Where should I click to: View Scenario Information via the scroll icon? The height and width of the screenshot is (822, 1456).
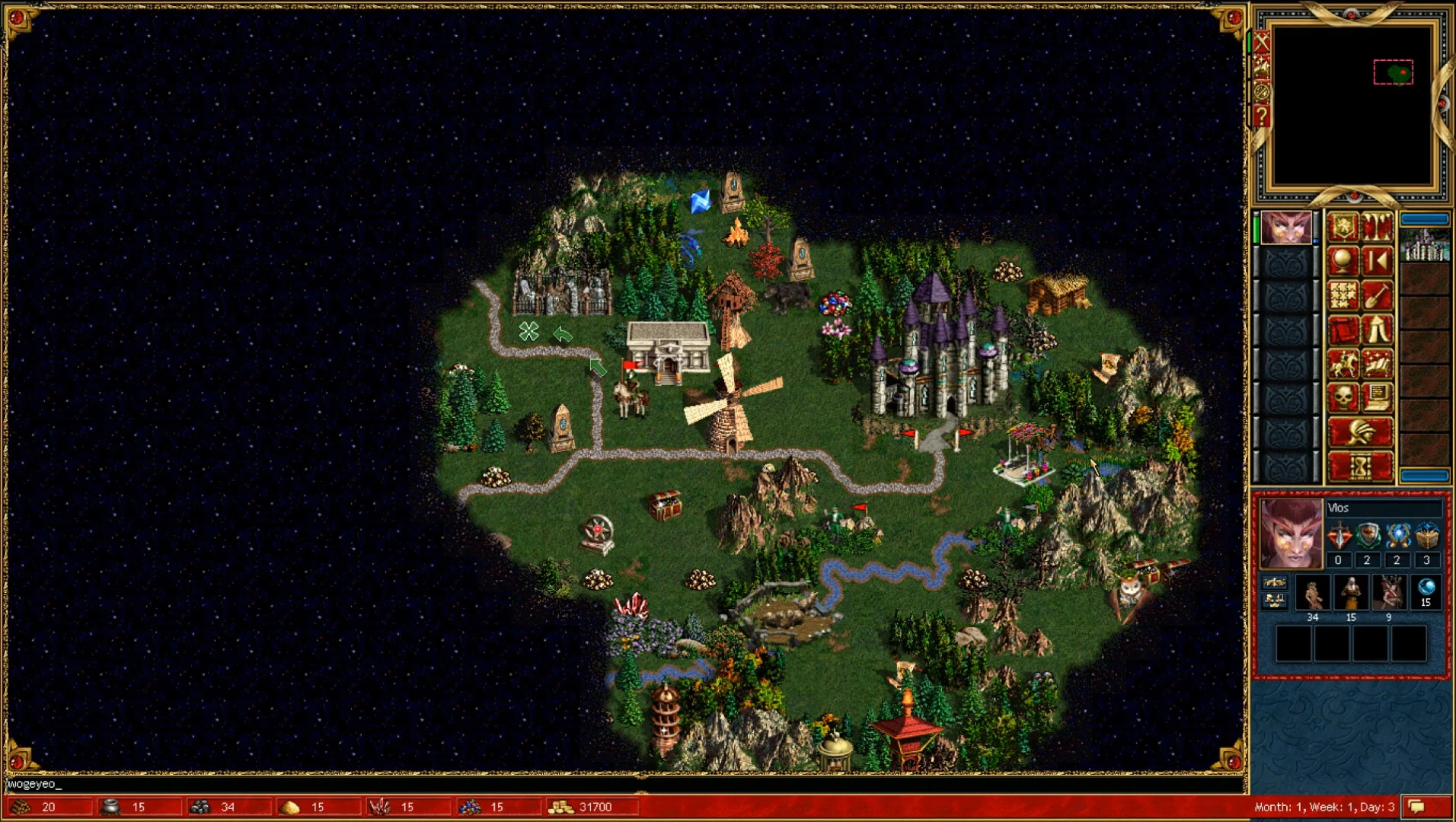click(x=1342, y=328)
